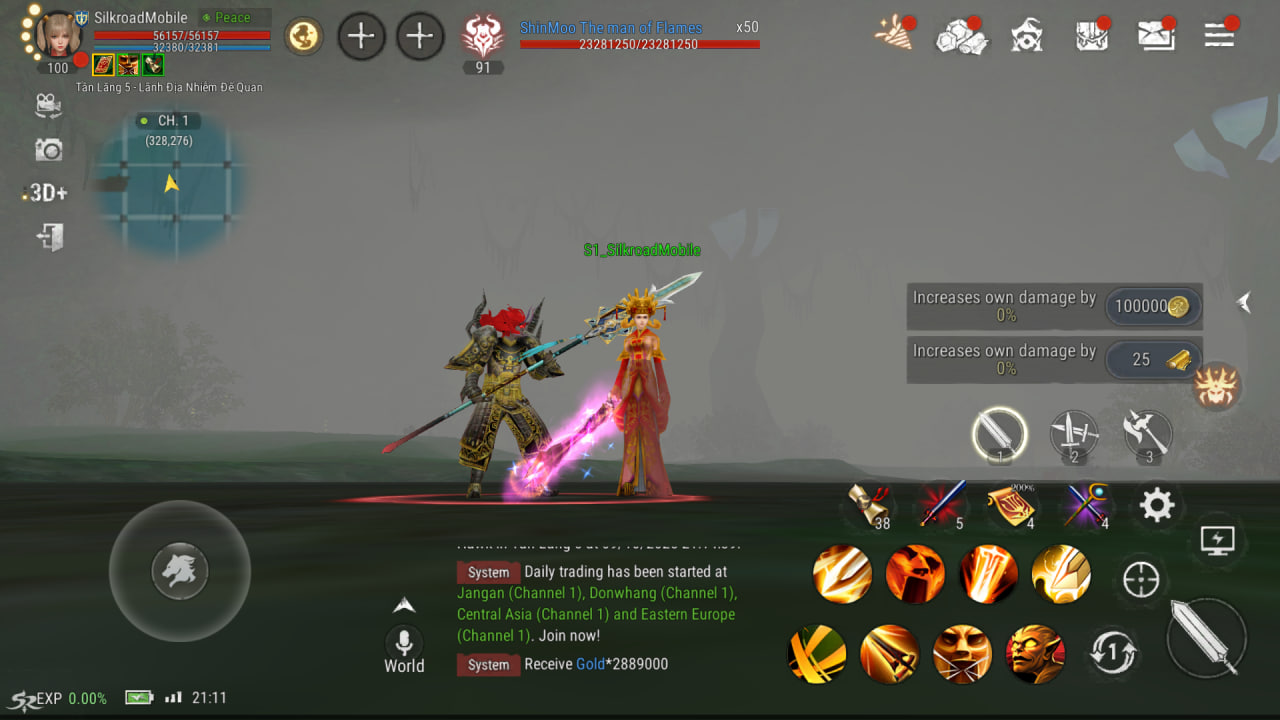The width and height of the screenshot is (1280, 720).
Task: Open the mail envelope icon
Action: [x=1156, y=36]
